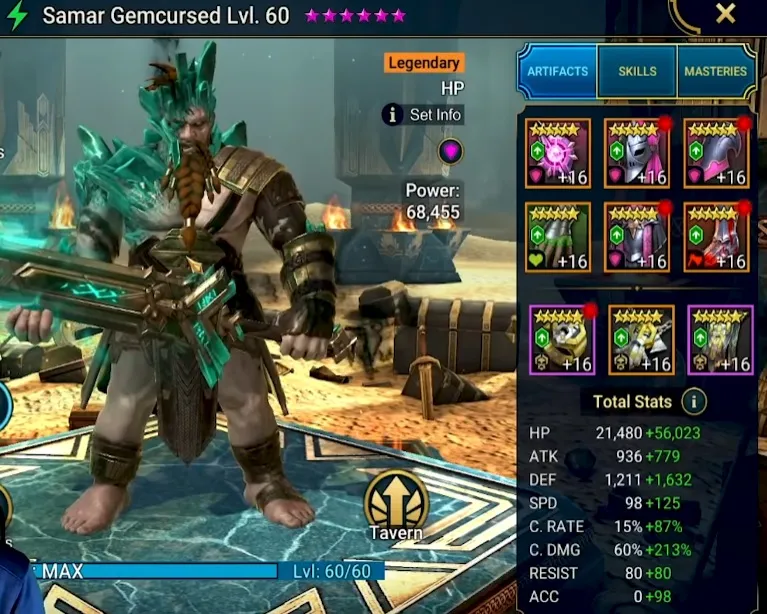This screenshot has height=614, width=767.
Task: Switch to the Skills tab
Action: tap(637, 71)
